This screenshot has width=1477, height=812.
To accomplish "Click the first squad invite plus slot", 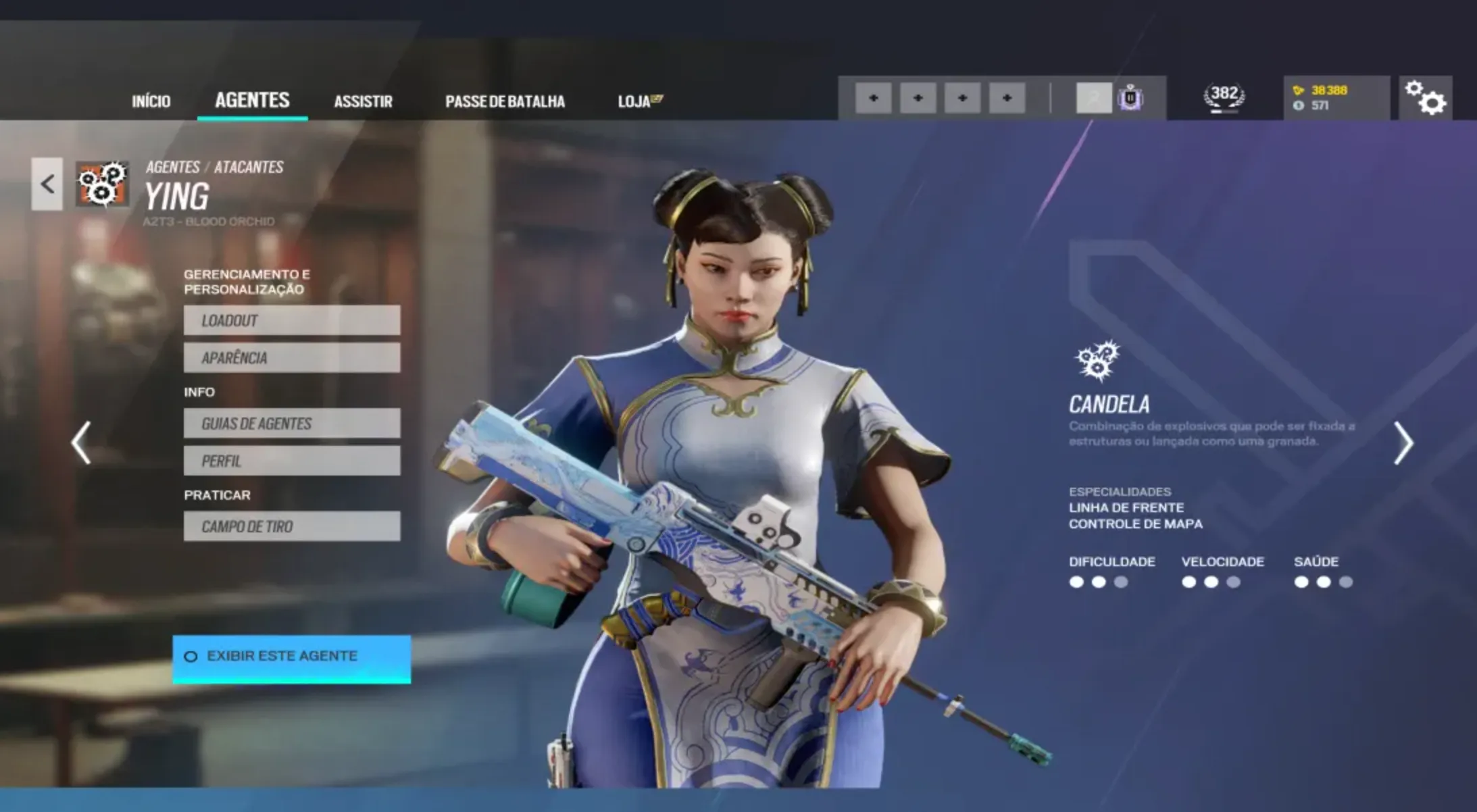I will [x=875, y=97].
